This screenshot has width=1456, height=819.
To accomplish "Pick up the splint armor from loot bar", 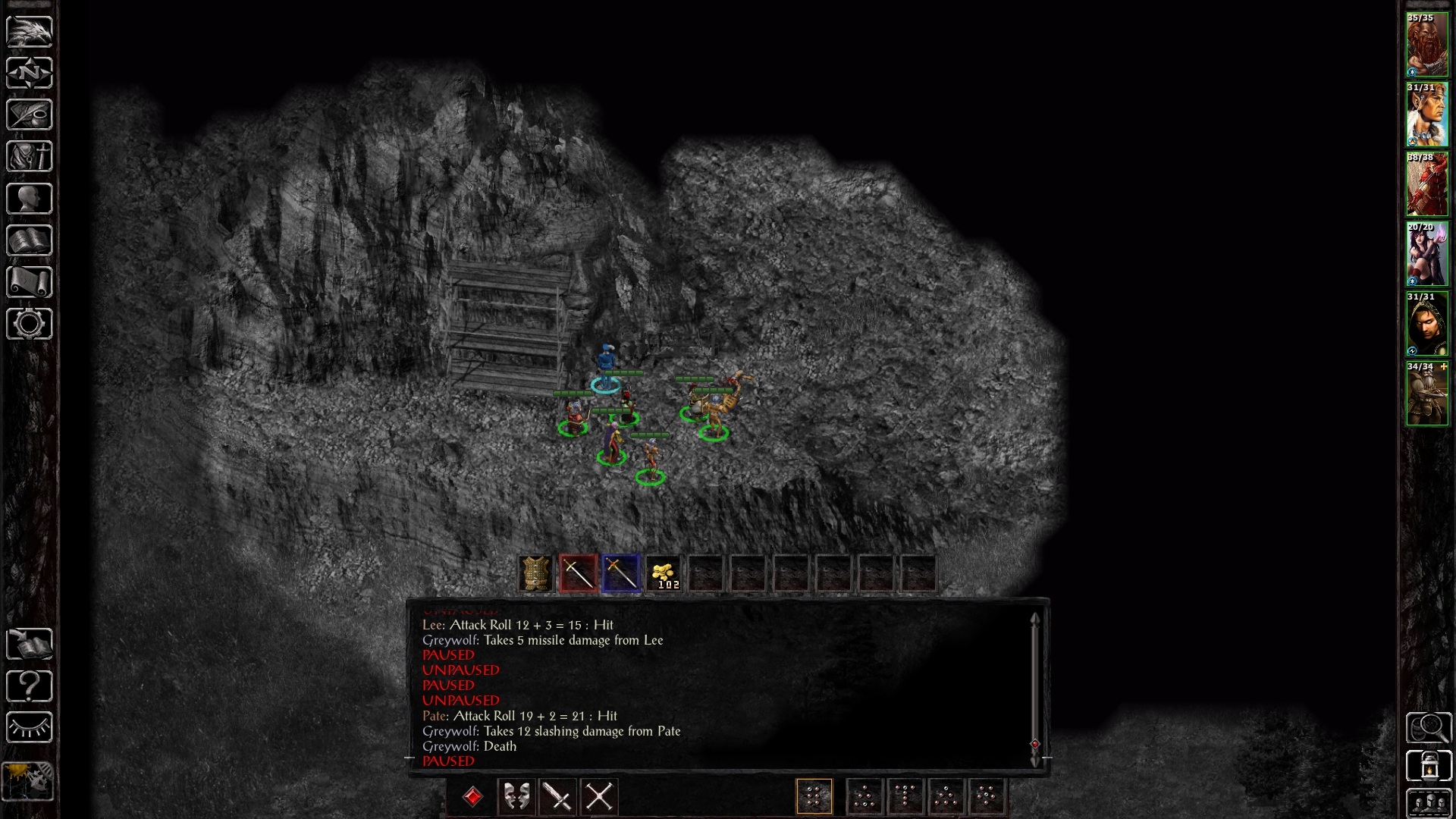I will point(535,573).
